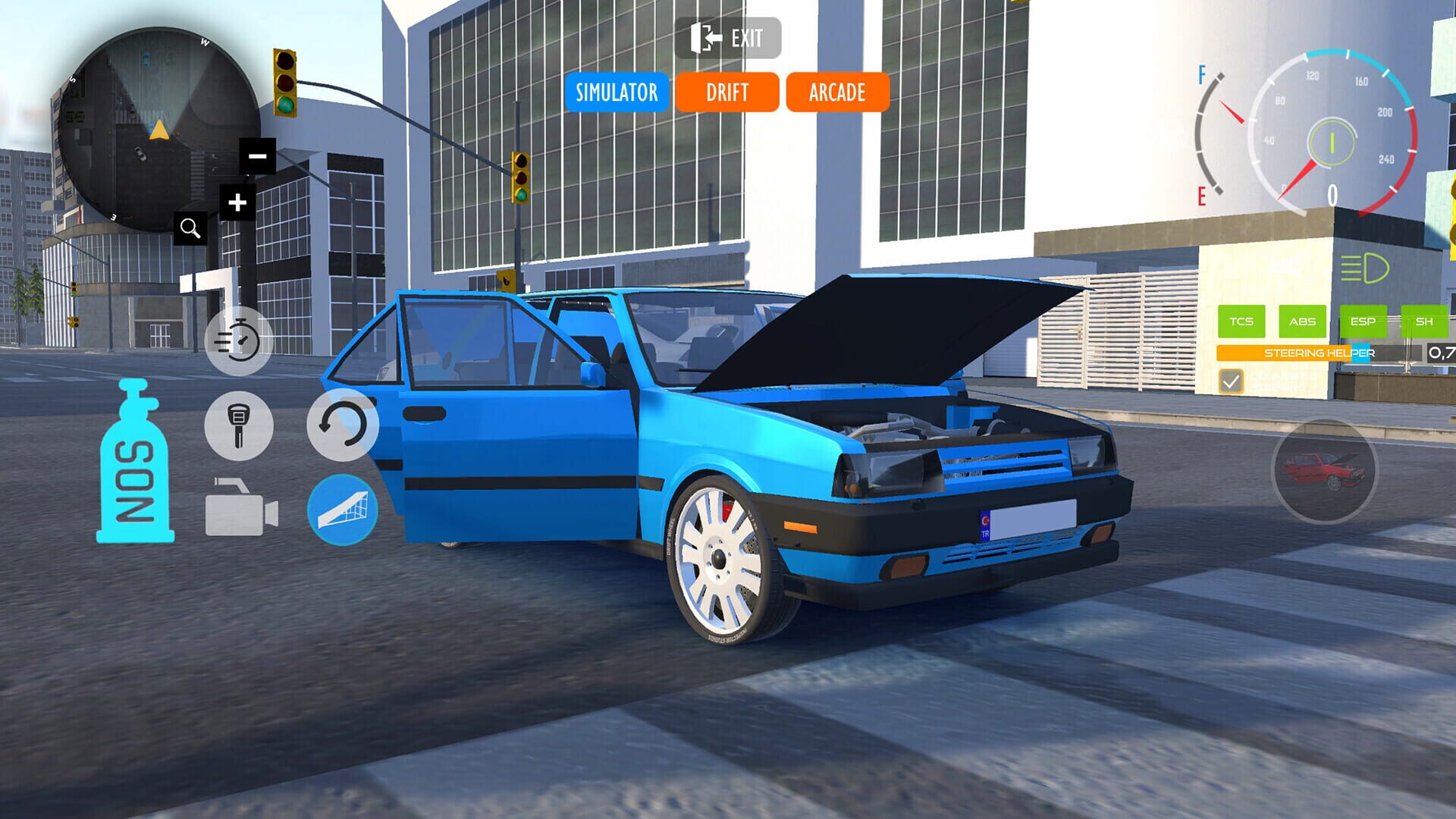The width and height of the screenshot is (1456, 819).
Task: Click the stopwatch timer icon
Action: (x=237, y=343)
